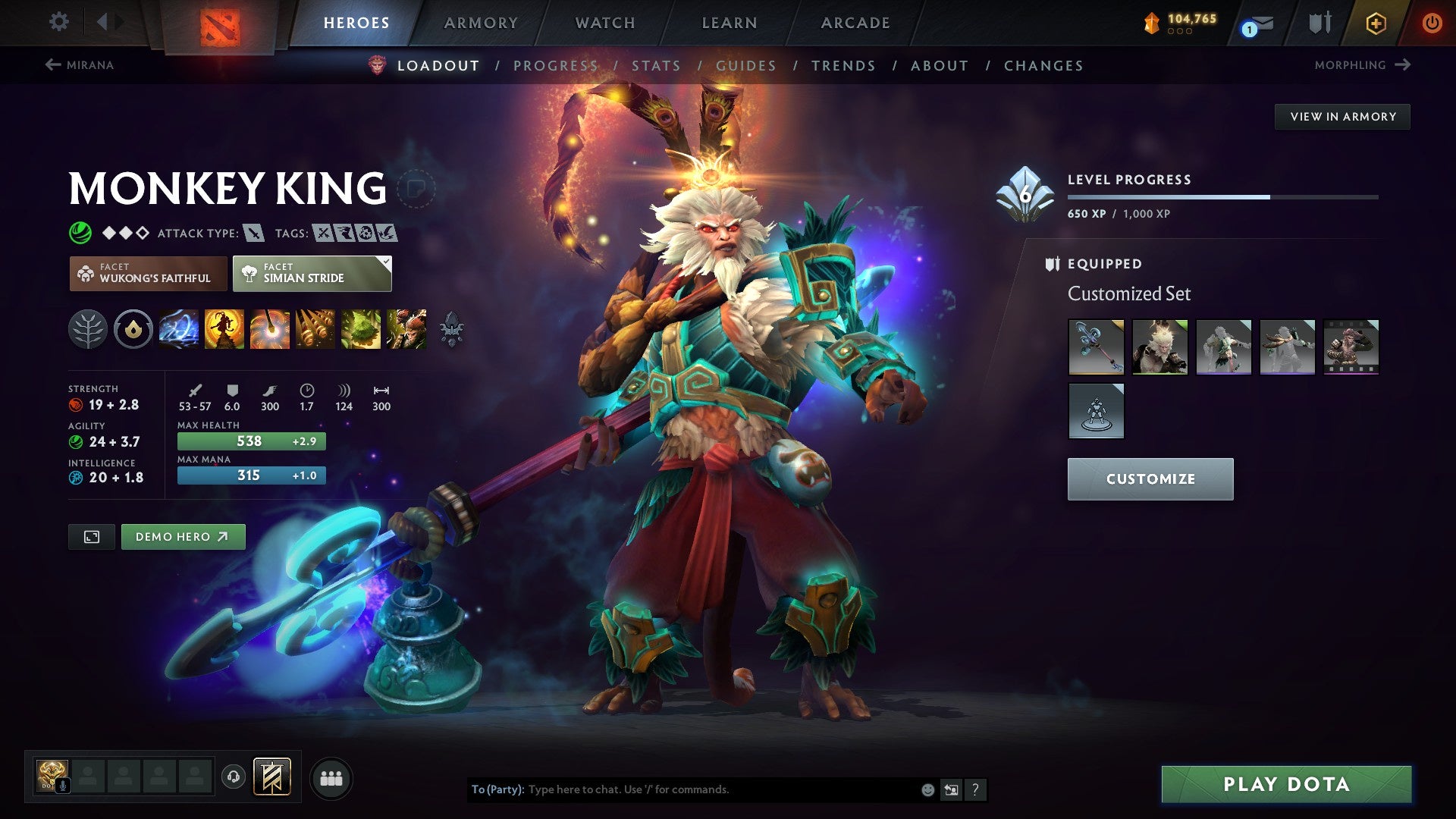Open the settings gear icon
The height and width of the screenshot is (819, 1456).
tap(58, 22)
